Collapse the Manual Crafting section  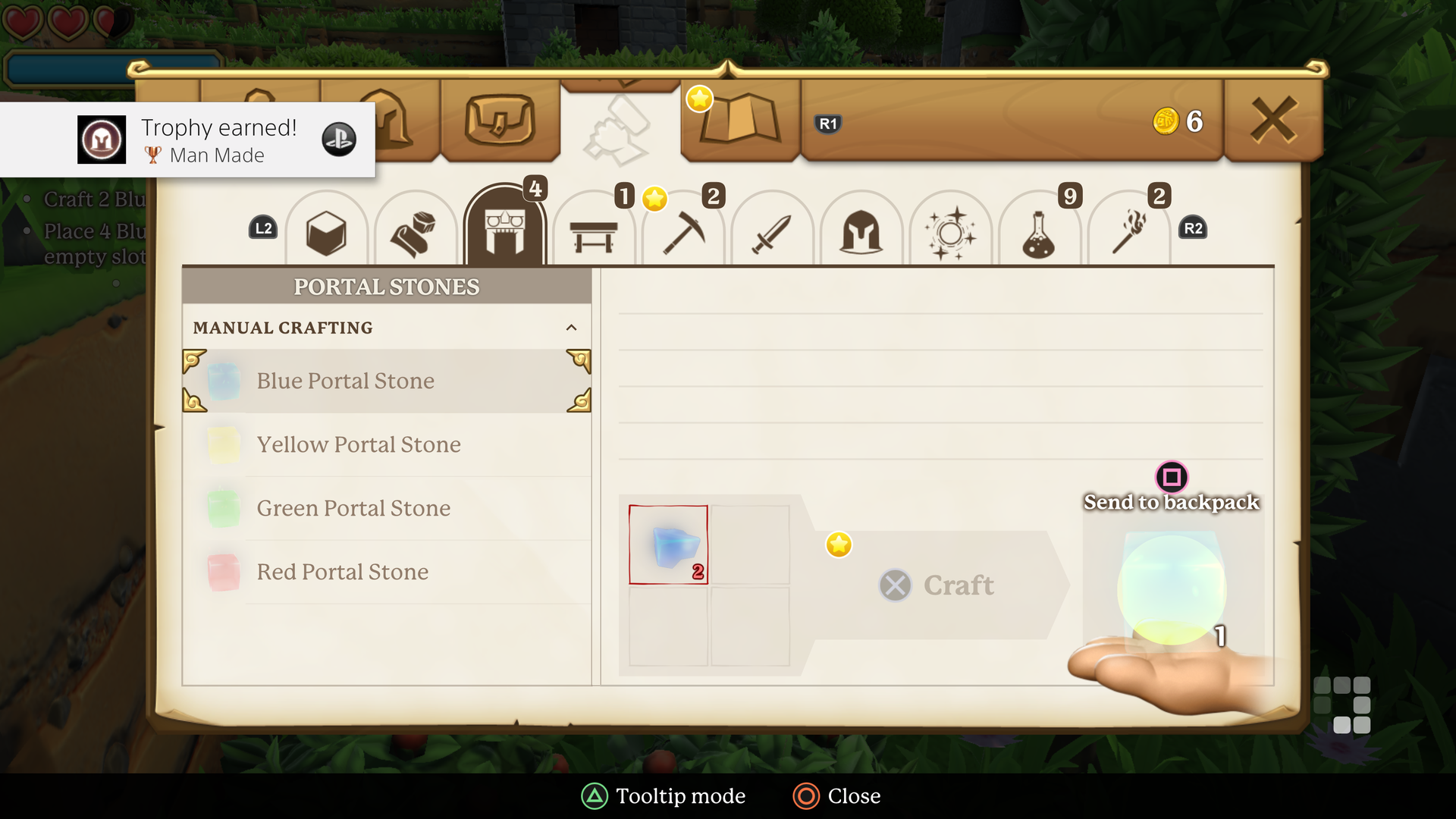click(x=573, y=328)
